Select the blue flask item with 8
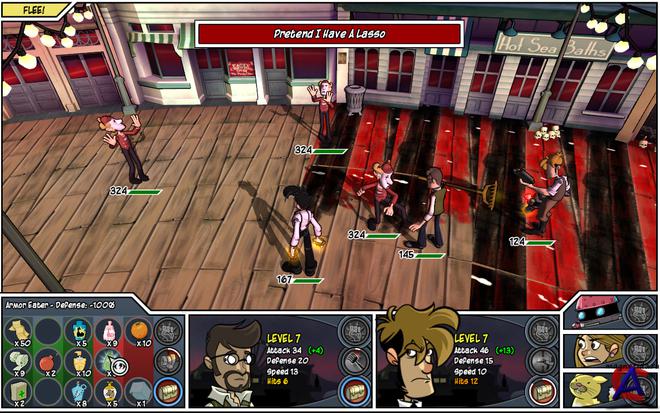This screenshot has width=660, height=413. coord(79,391)
